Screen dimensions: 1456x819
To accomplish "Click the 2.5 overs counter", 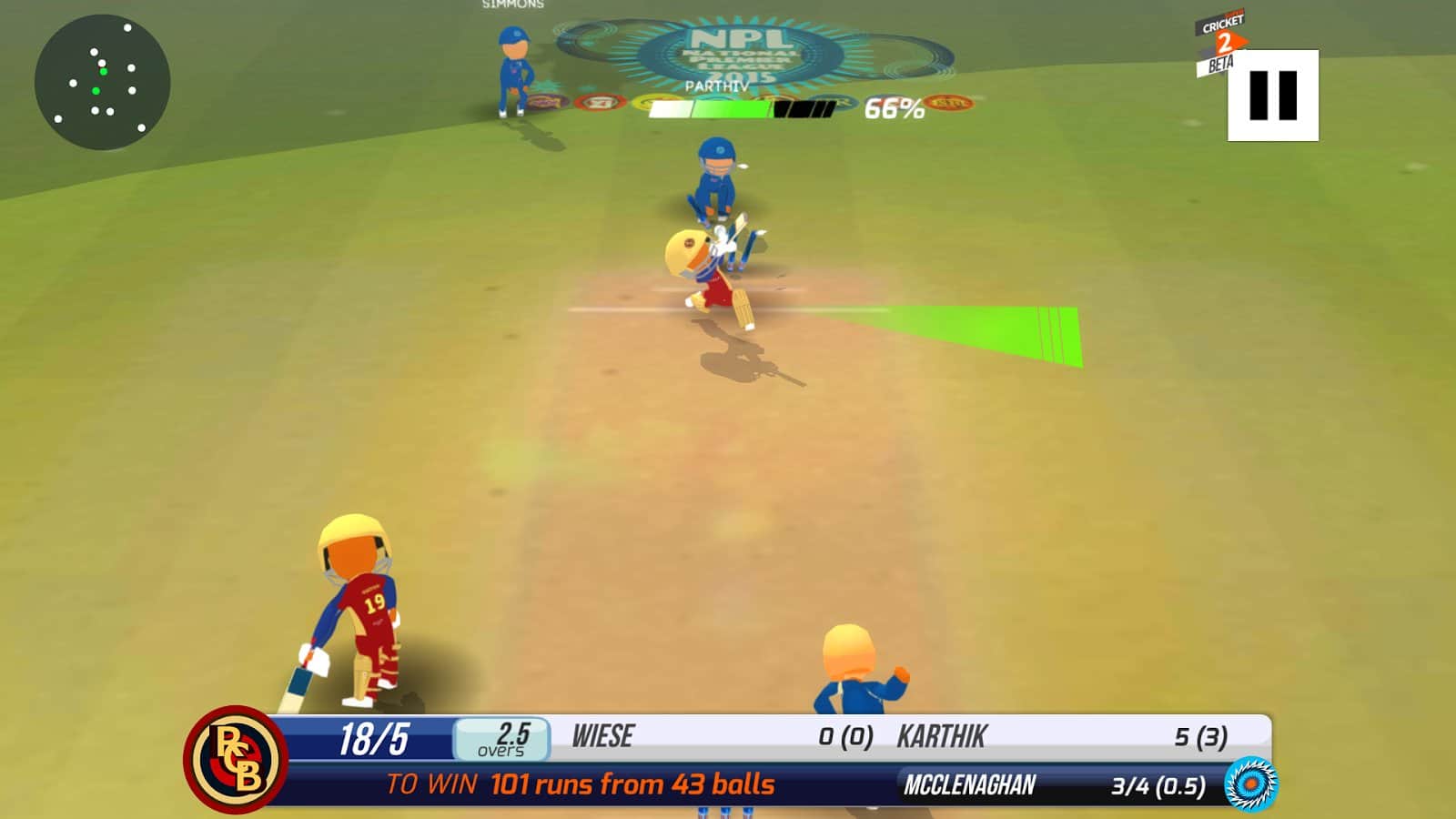I will pos(503,738).
